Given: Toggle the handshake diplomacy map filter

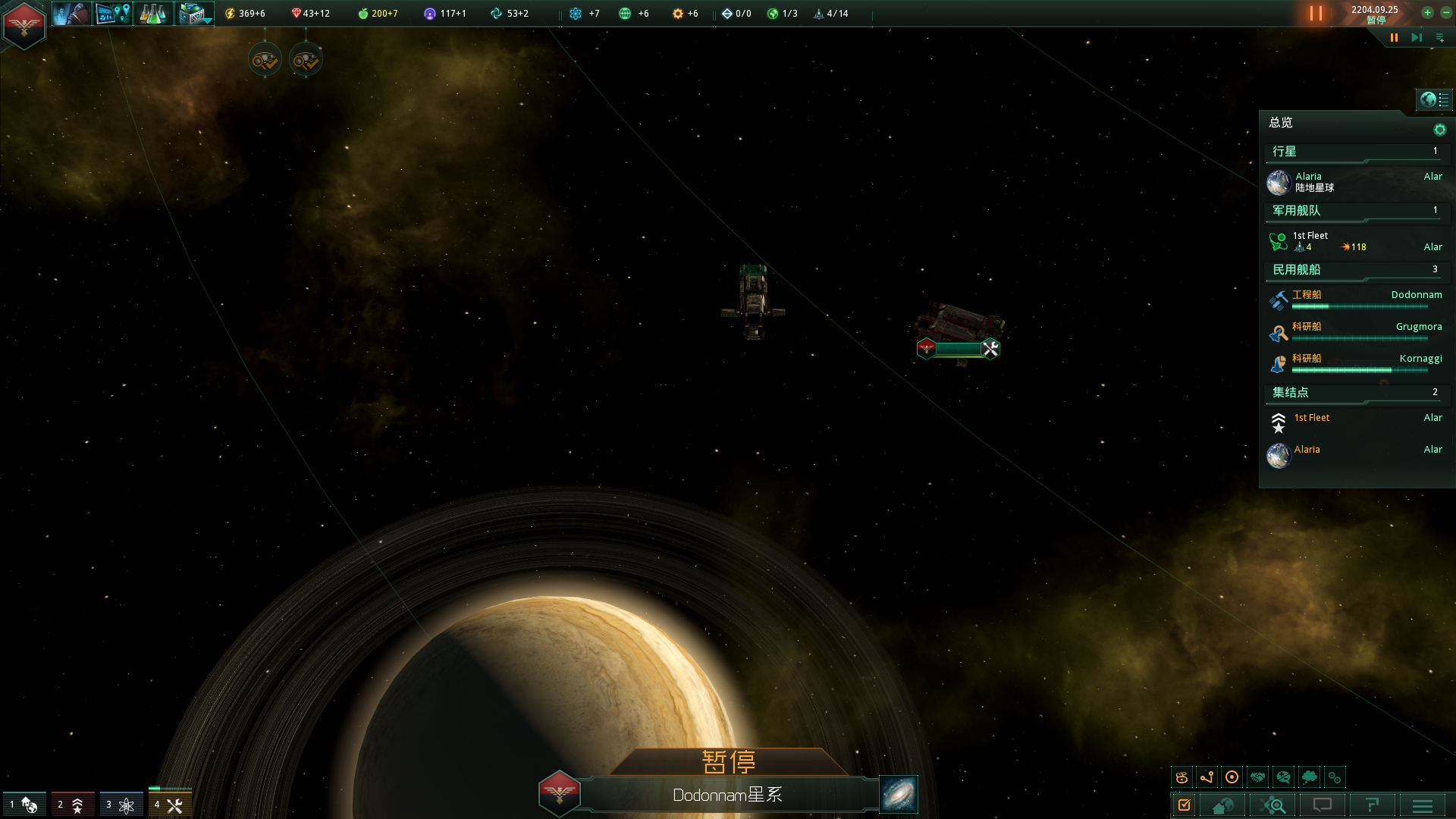Looking at the screenshot, I should pos(1257,777).
